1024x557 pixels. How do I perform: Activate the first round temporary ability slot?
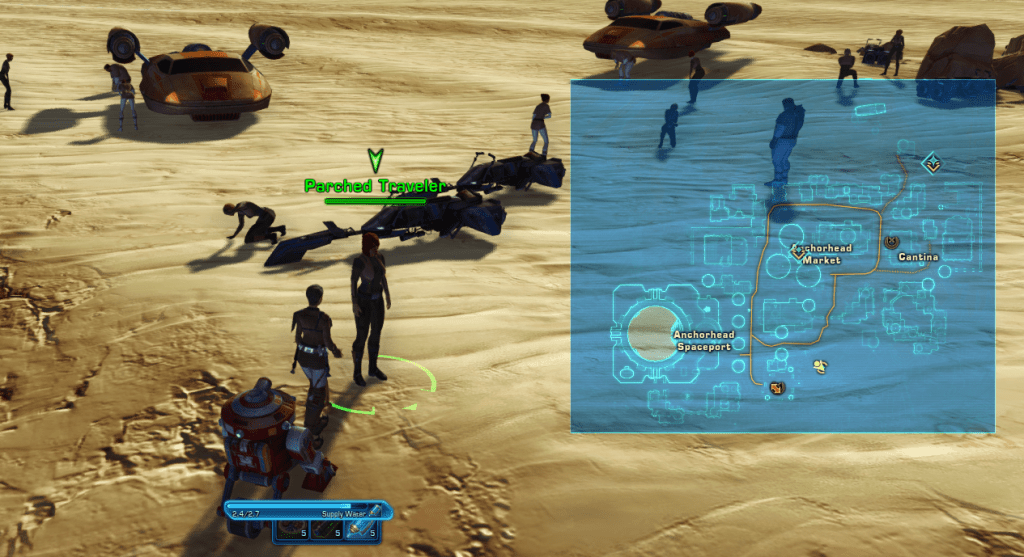290,530
